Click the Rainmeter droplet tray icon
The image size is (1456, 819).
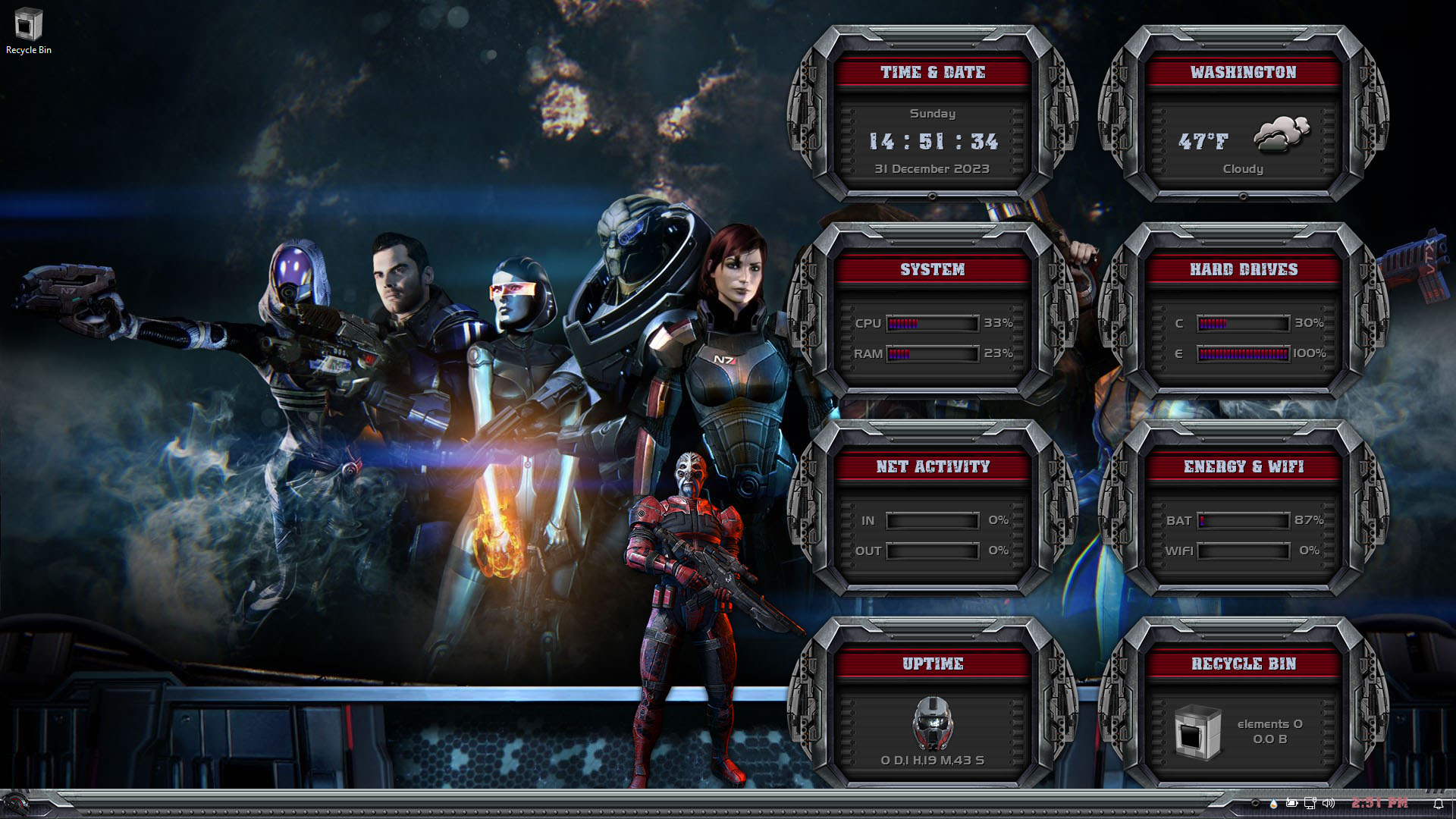(x=1273, y=803)
